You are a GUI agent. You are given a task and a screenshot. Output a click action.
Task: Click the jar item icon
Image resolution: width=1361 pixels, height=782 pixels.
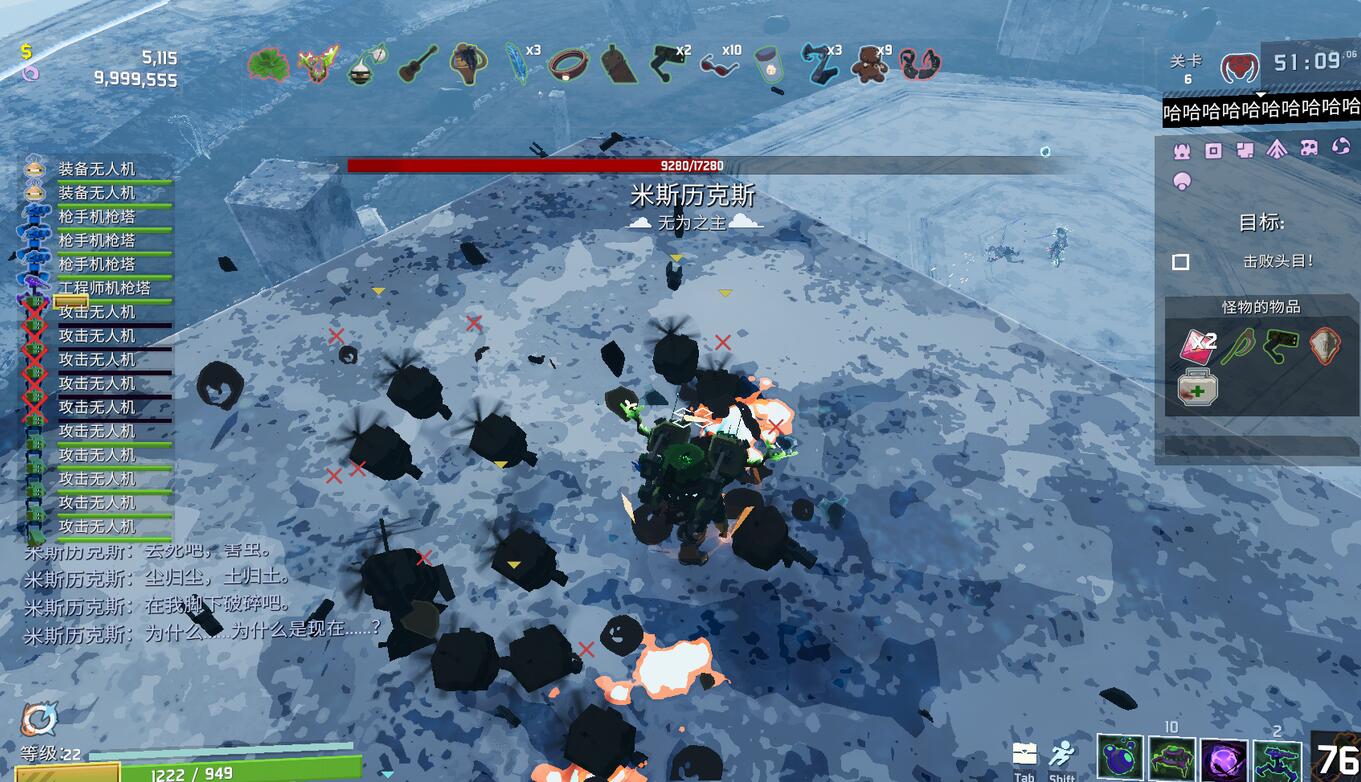coord(768,65)
